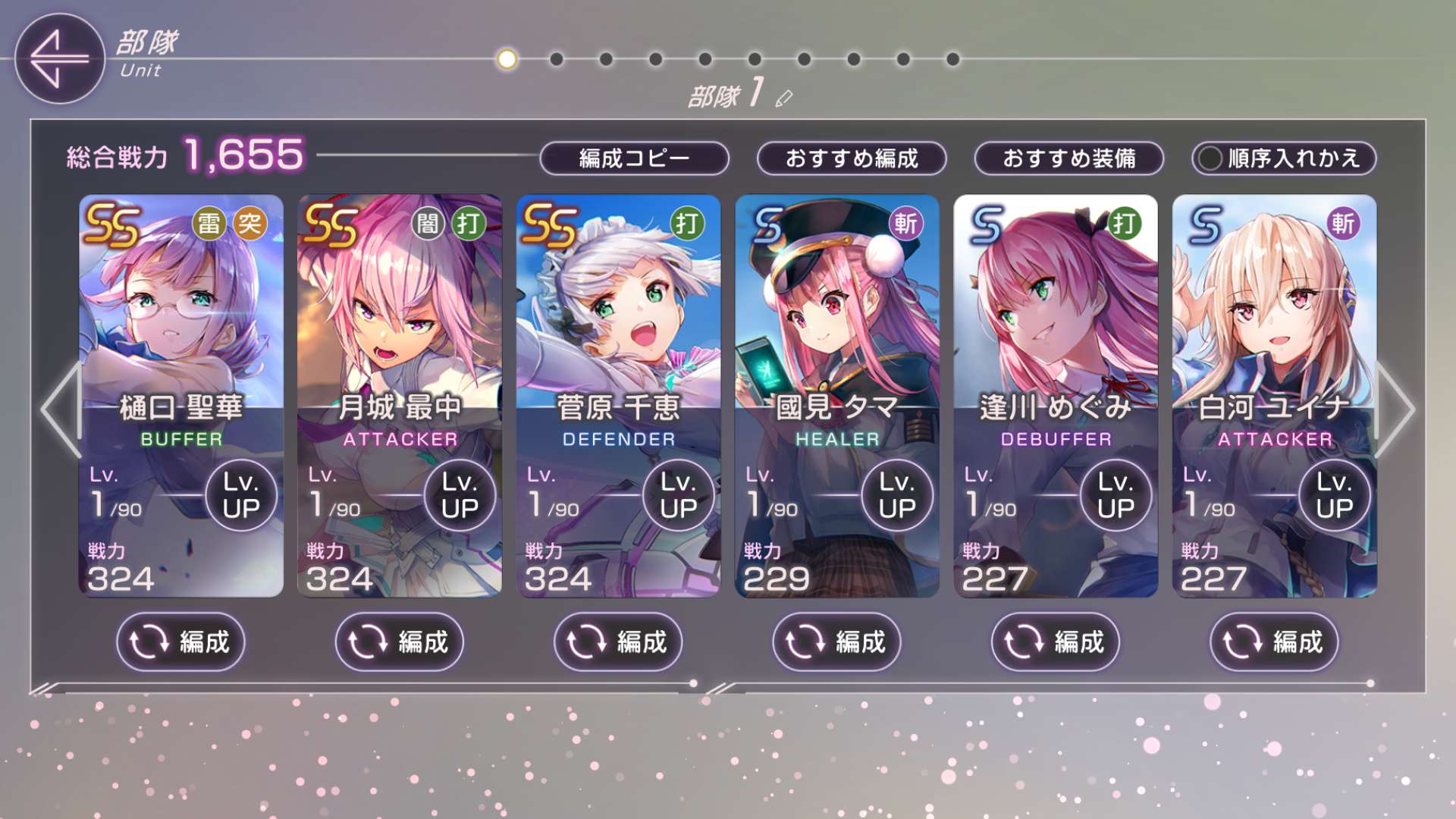Replace 國見タマ via 編成 button
This screenshot has width=1456, height=819.
click(x=836, y=642)
